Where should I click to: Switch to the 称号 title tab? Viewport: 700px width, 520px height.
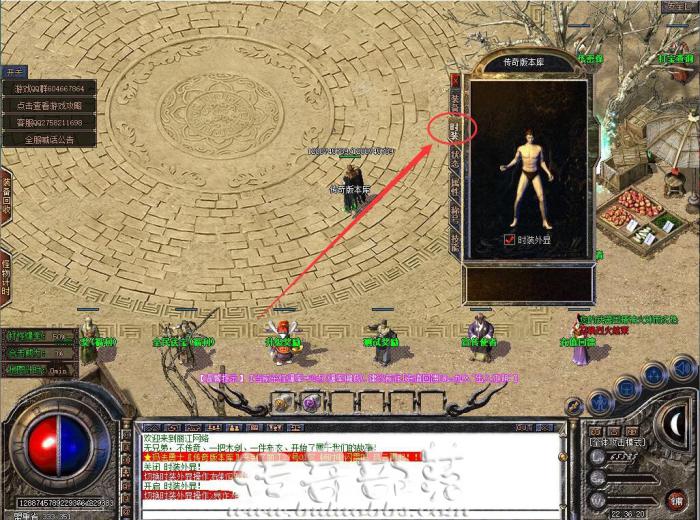tap(455, 213)
